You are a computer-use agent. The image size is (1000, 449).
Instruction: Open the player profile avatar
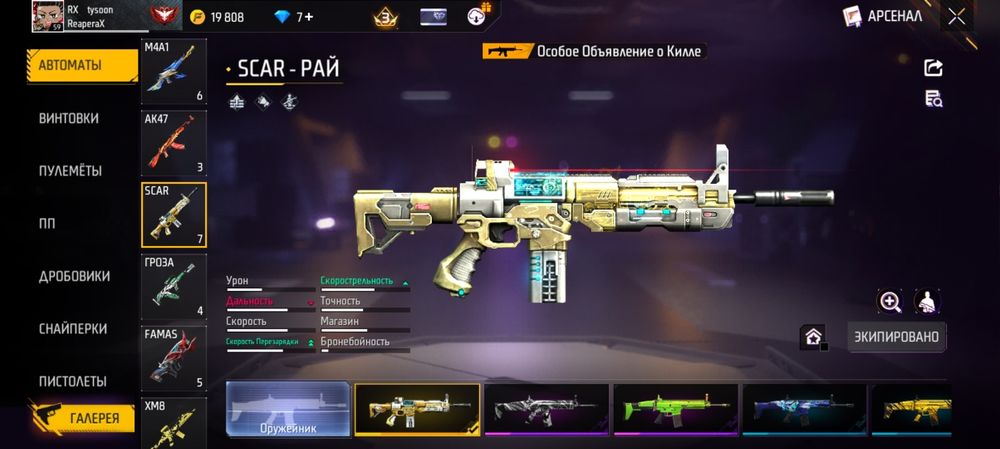[47, 16]
